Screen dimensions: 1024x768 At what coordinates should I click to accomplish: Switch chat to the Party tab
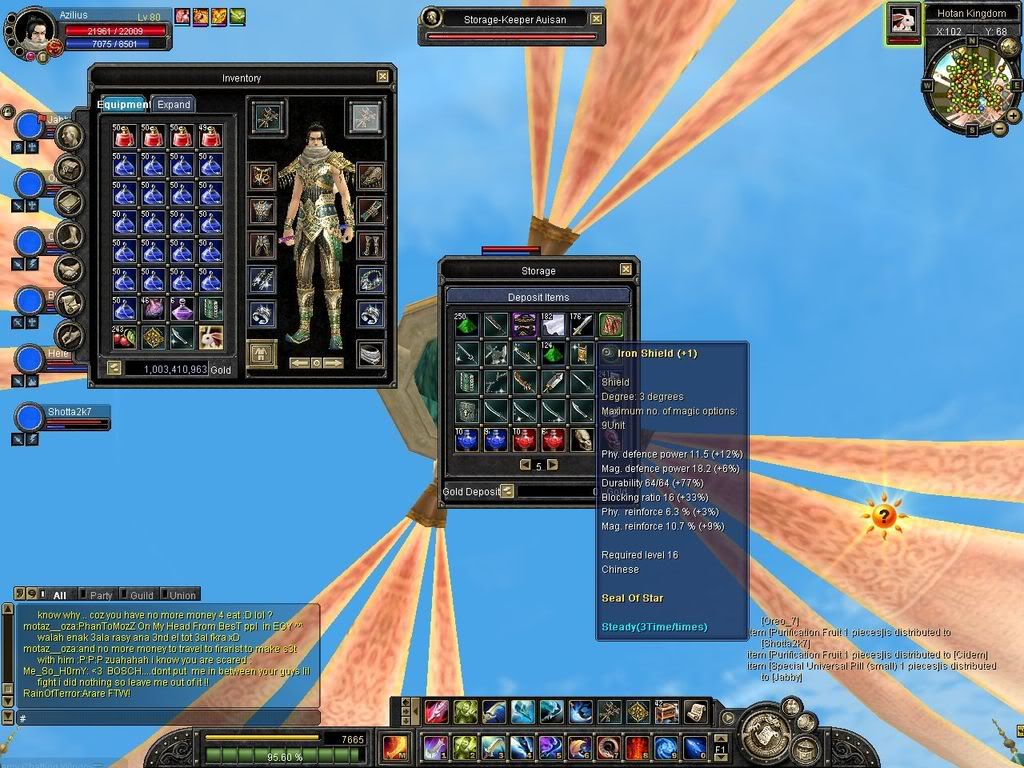coord(102,595)
